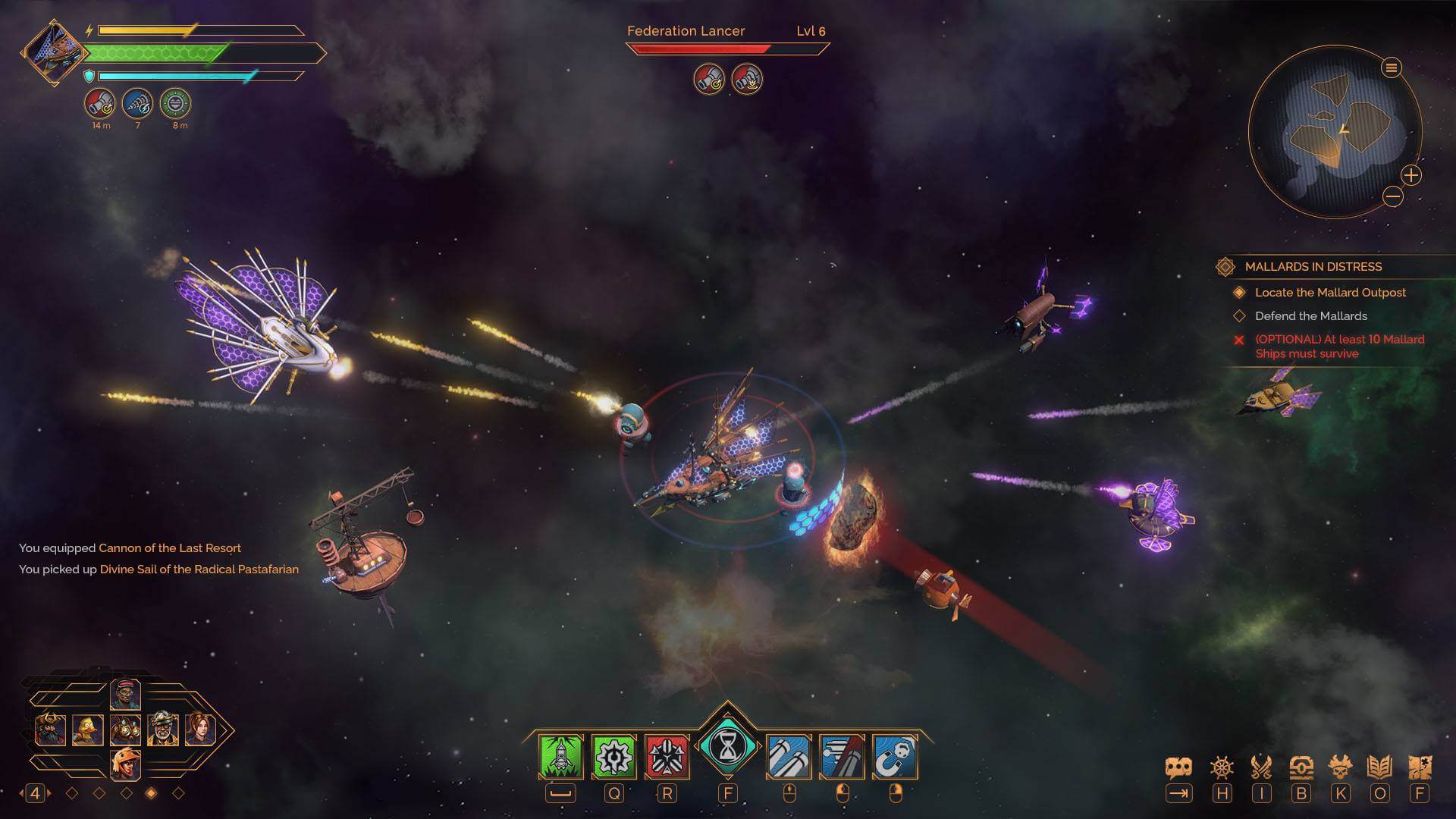Zoom out the minimap
This screenshot has height=819, width=1456.
[1393, 197]
